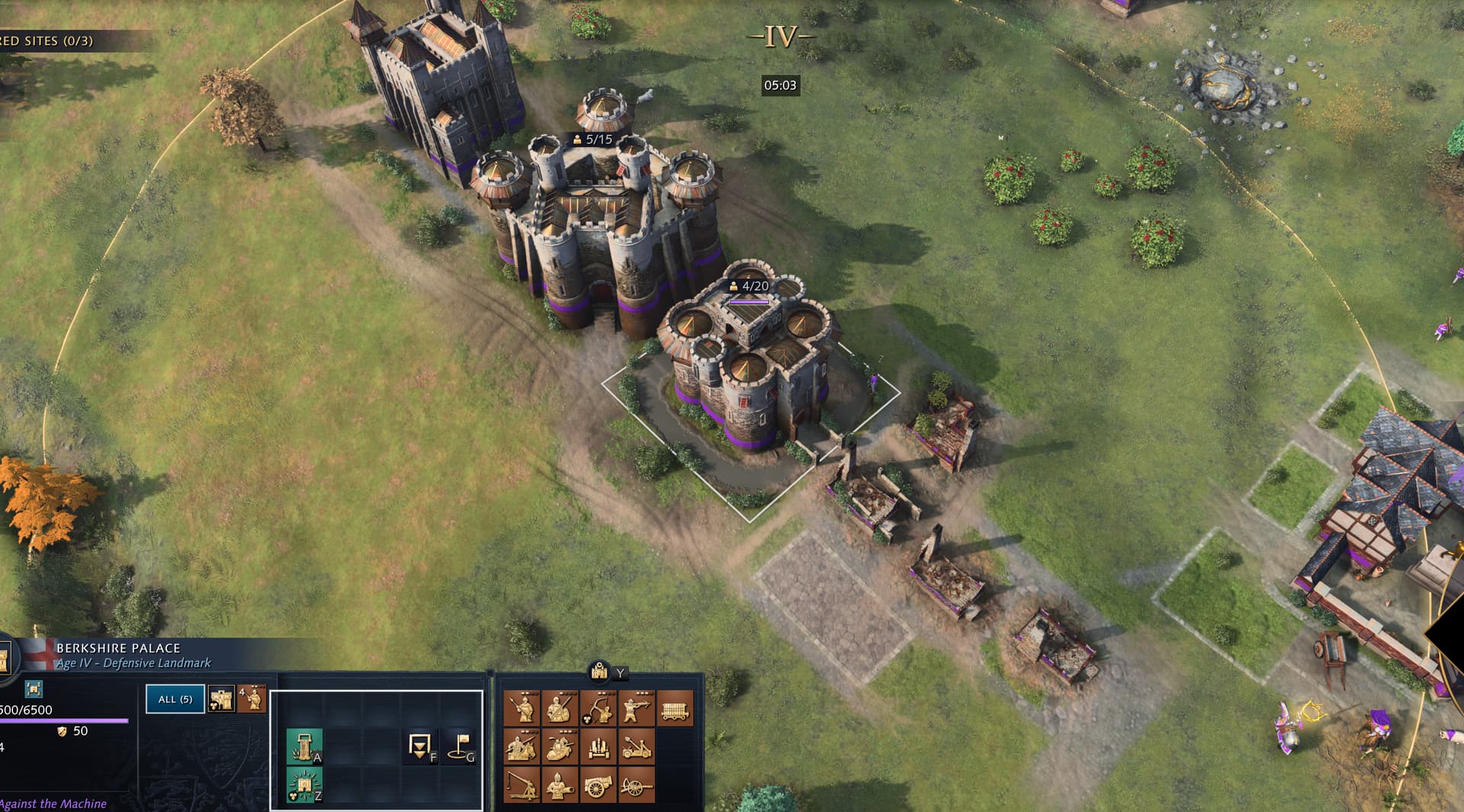The width and height of the screenshot is (1464, 812).
Task: Train a crossbowman unit
Action: [636, 708]
